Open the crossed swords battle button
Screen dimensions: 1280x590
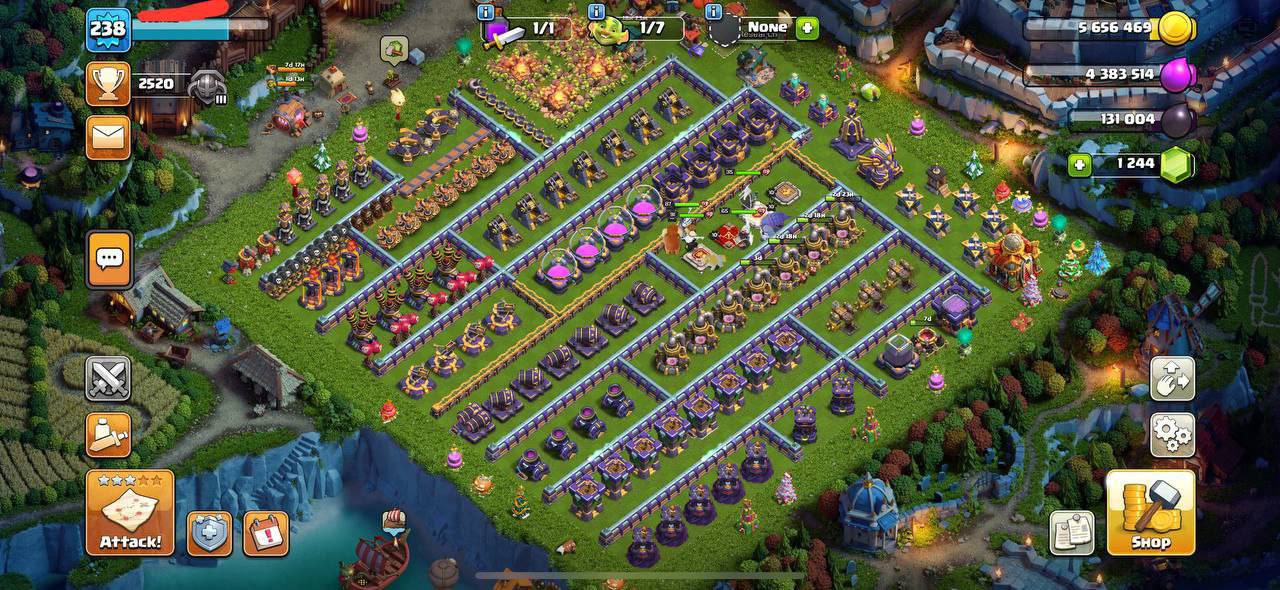(x=108, y=379)
